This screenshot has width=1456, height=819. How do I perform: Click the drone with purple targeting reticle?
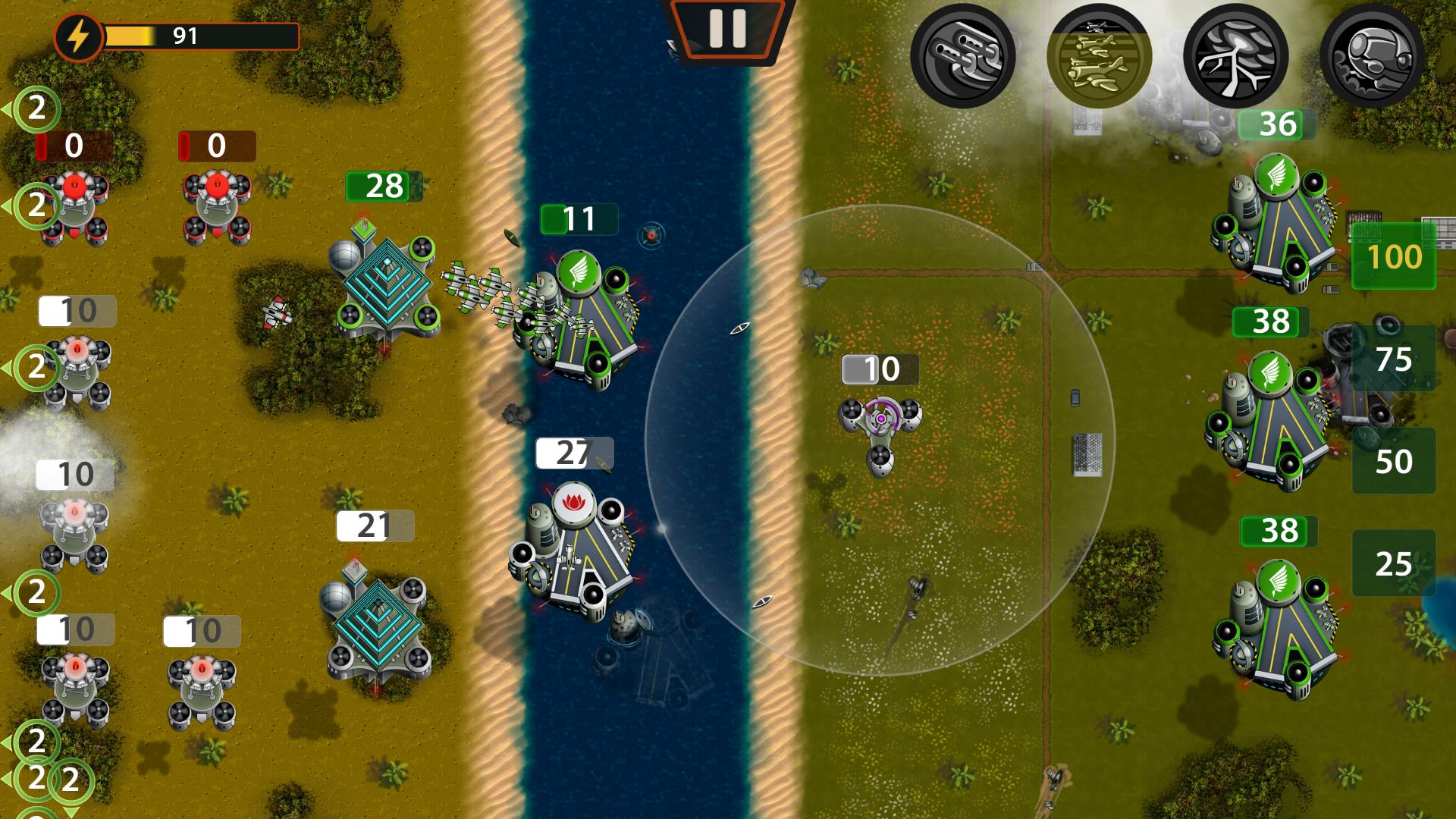[880, 417]
